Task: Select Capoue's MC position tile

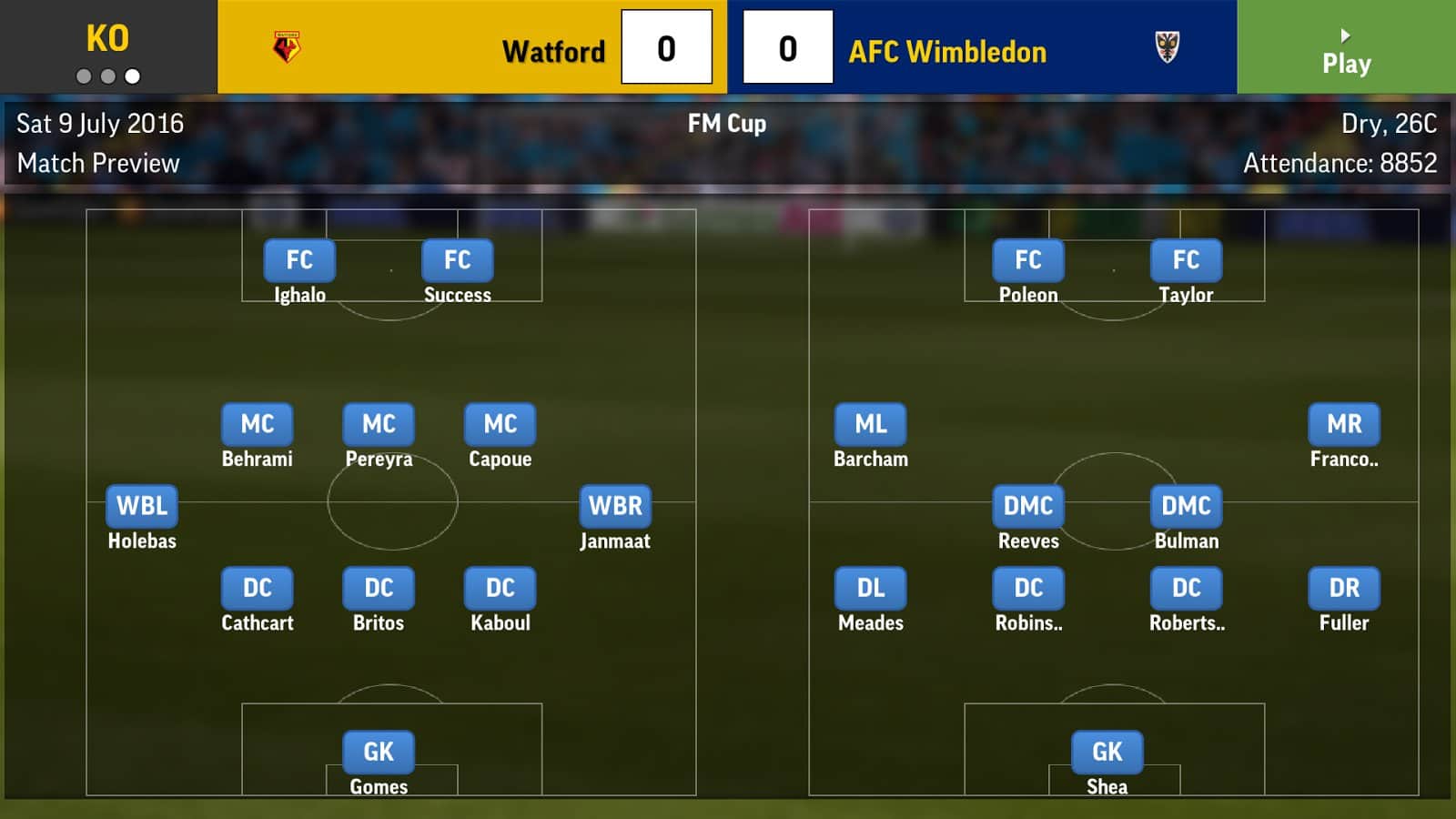Action: point(500,424)
